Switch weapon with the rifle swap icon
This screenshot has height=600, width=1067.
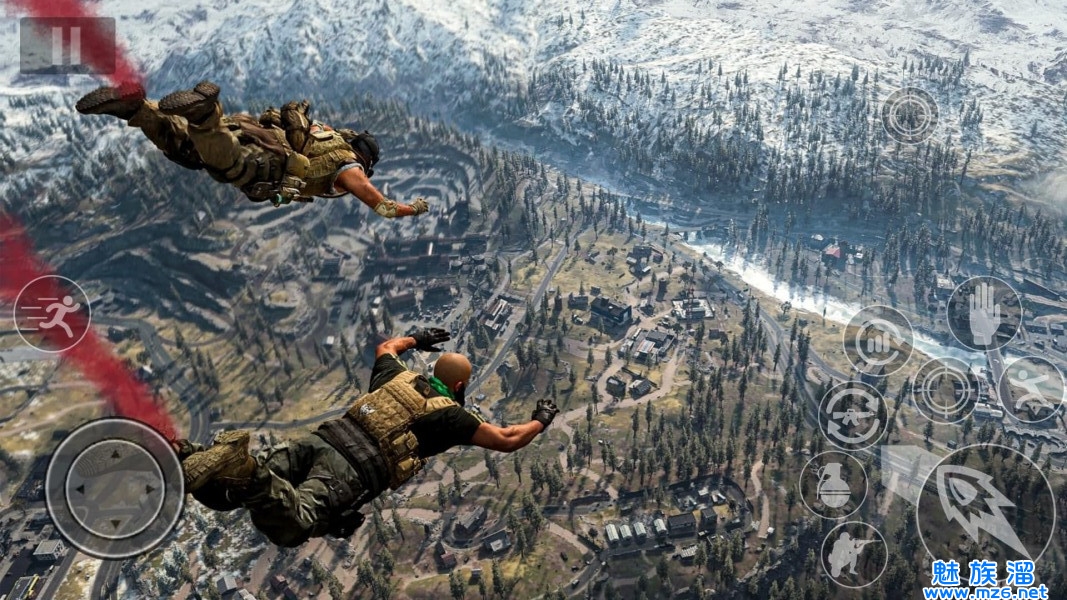click(x=853, y=415)
